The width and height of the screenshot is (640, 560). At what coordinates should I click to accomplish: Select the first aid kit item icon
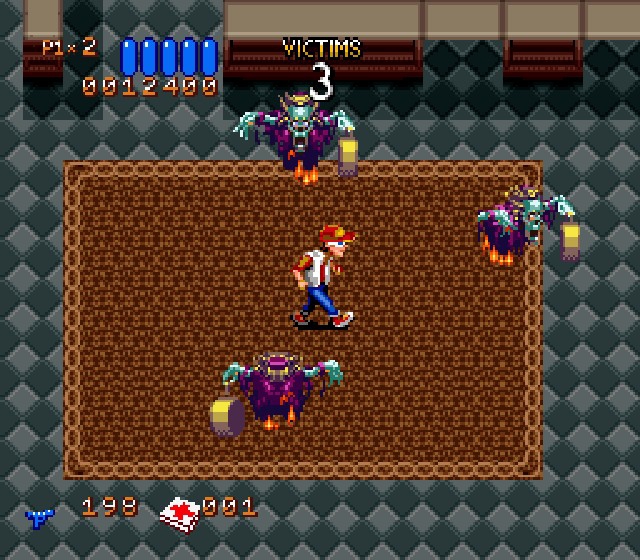point(181,512)
